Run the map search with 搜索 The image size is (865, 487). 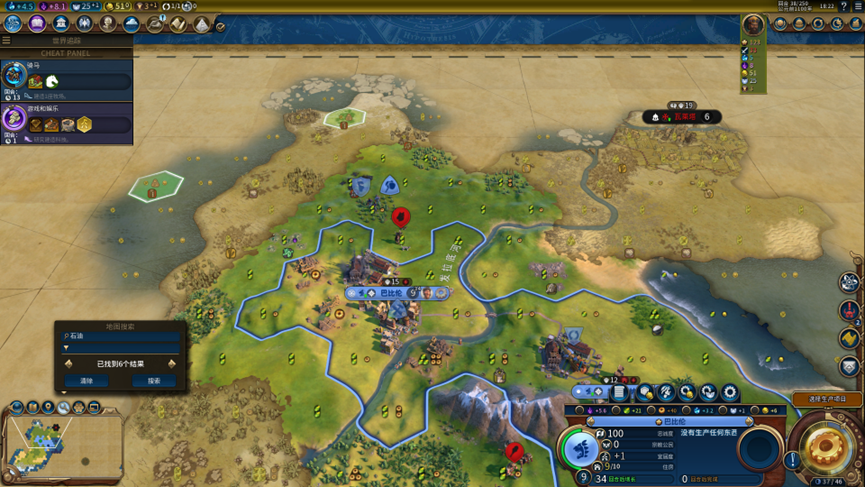point(153,381)
